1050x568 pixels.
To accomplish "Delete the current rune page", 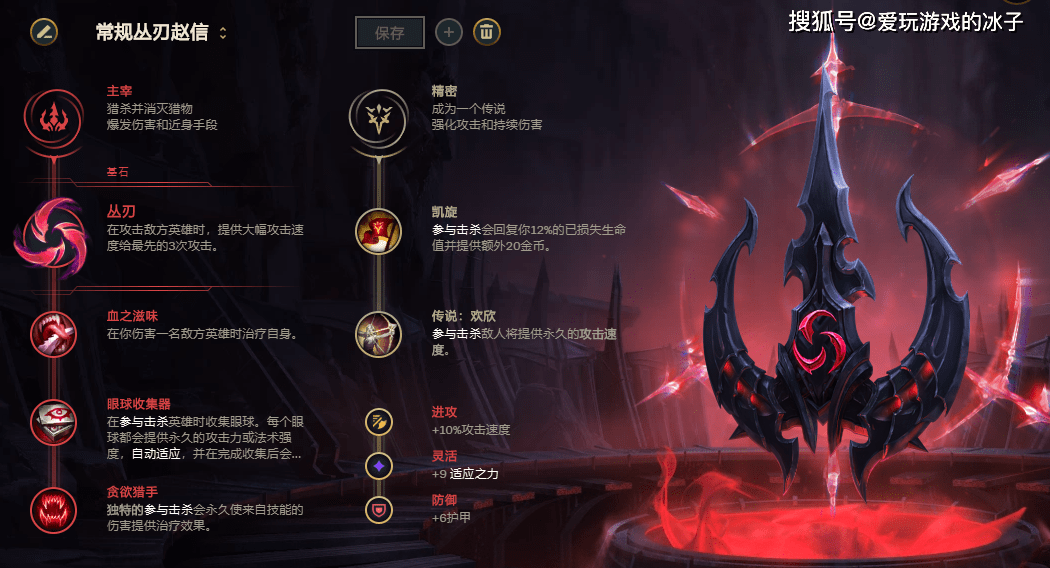I will [x=486, y=32].
